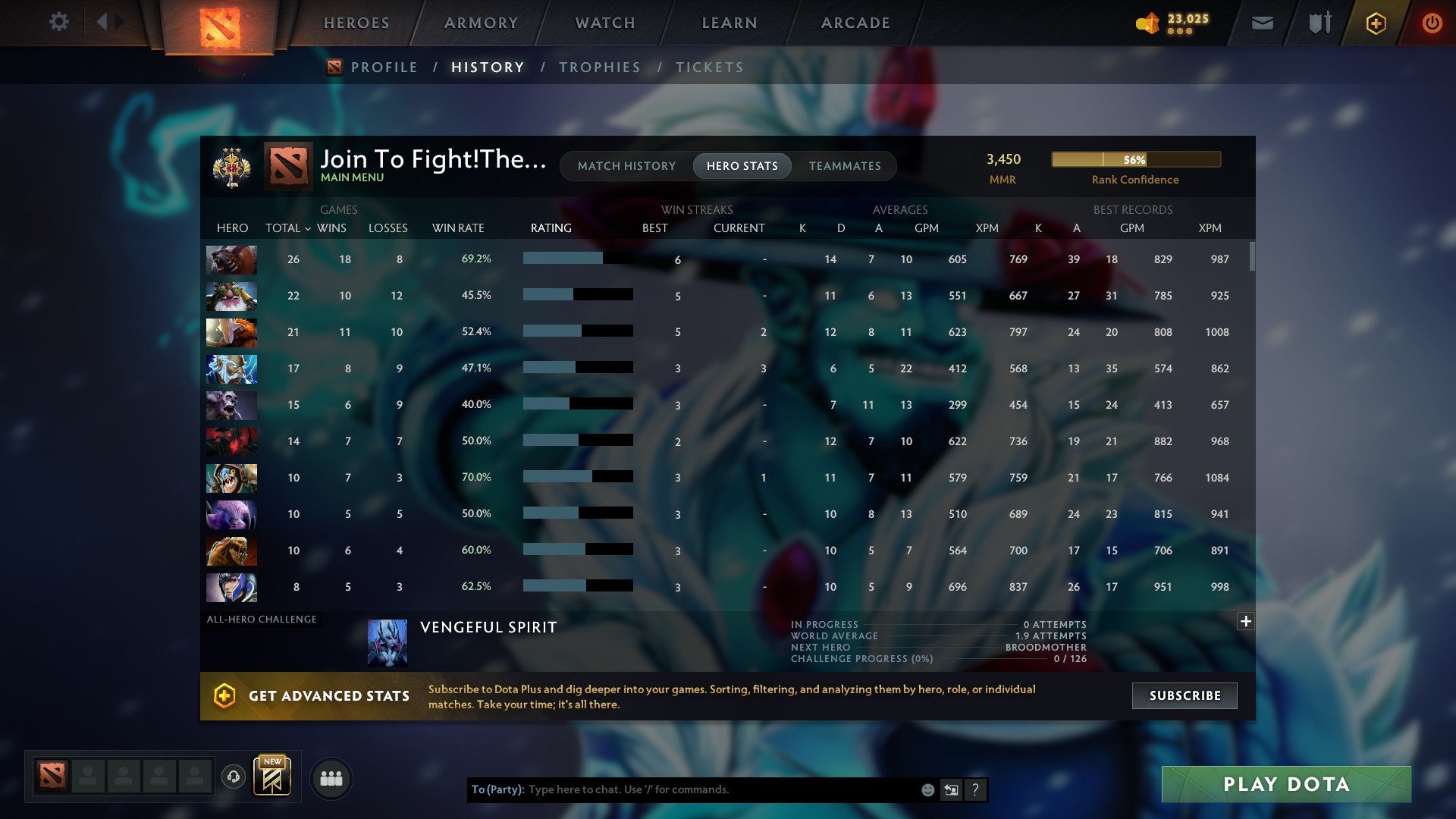Open the Arcade menu
This screenshot has width=1456, height=819.
point(854,23)
